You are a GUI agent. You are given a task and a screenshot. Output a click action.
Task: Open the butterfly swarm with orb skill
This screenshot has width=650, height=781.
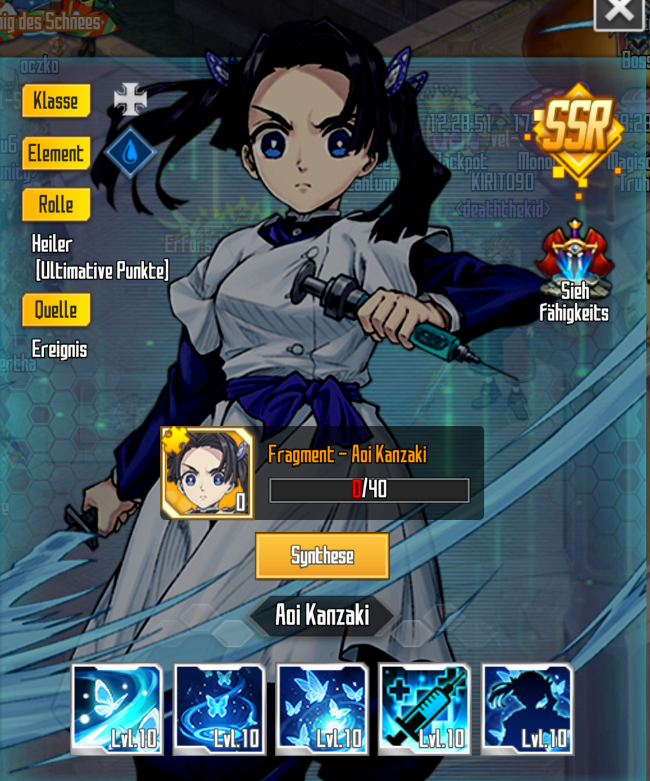[322, 708]
